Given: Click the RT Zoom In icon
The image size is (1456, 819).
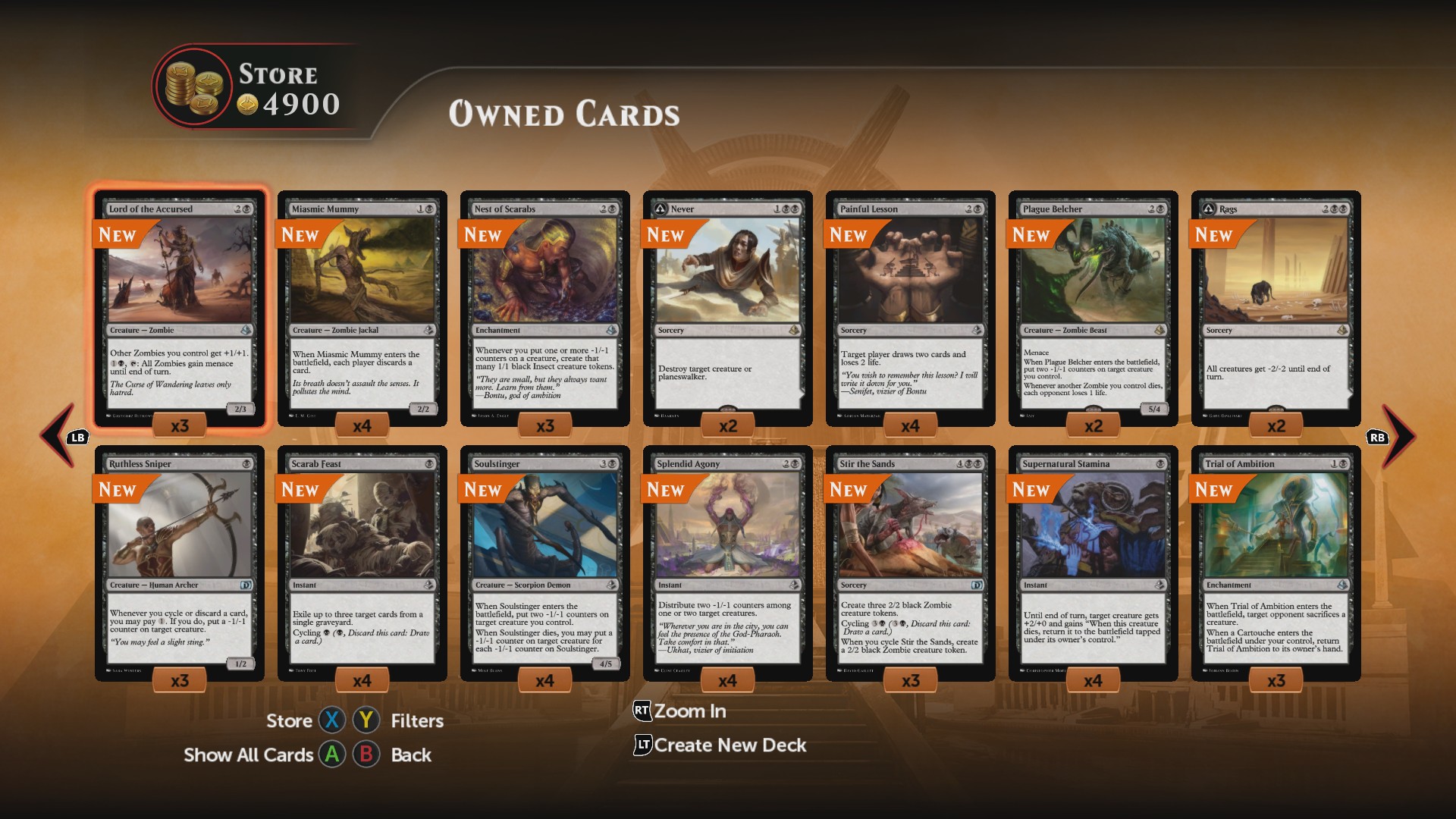Looking at the screenshot, I should 641,711.
